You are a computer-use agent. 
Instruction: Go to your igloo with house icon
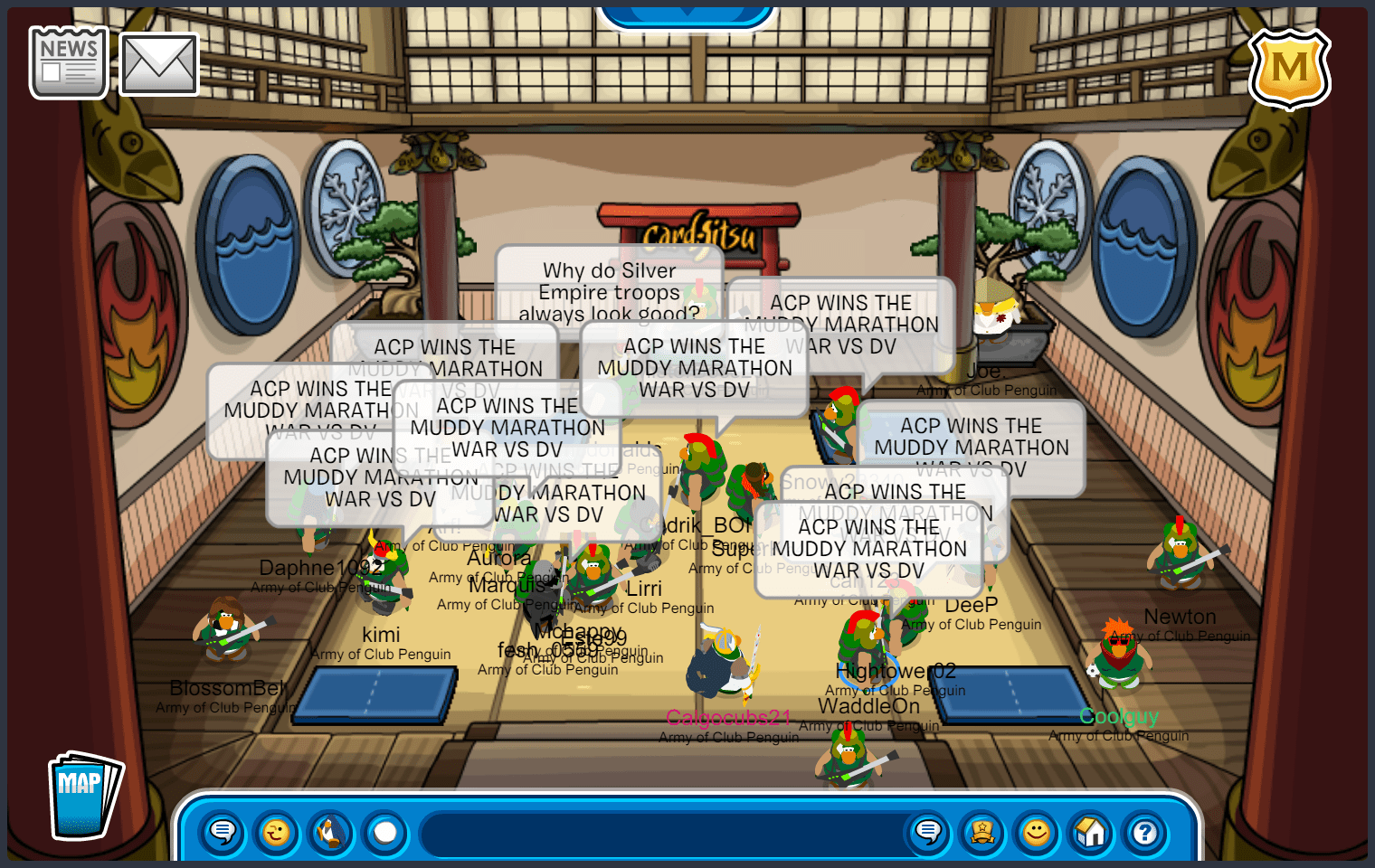tap(1091, 832)
